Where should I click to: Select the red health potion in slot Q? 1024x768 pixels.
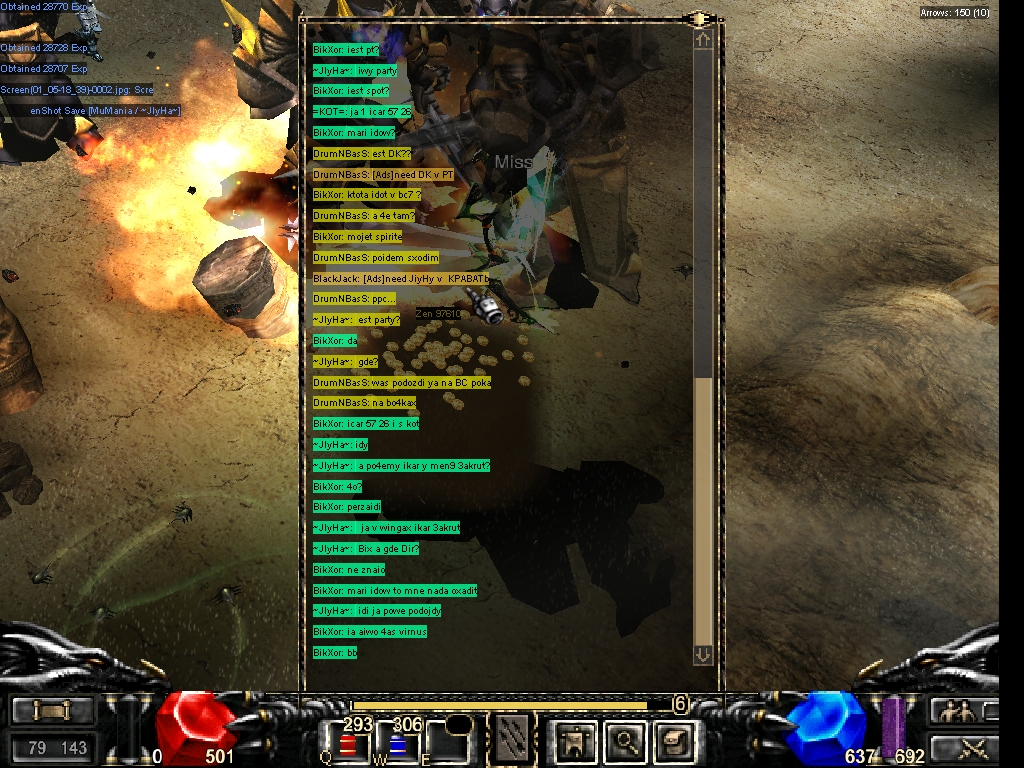click(349, 744)
